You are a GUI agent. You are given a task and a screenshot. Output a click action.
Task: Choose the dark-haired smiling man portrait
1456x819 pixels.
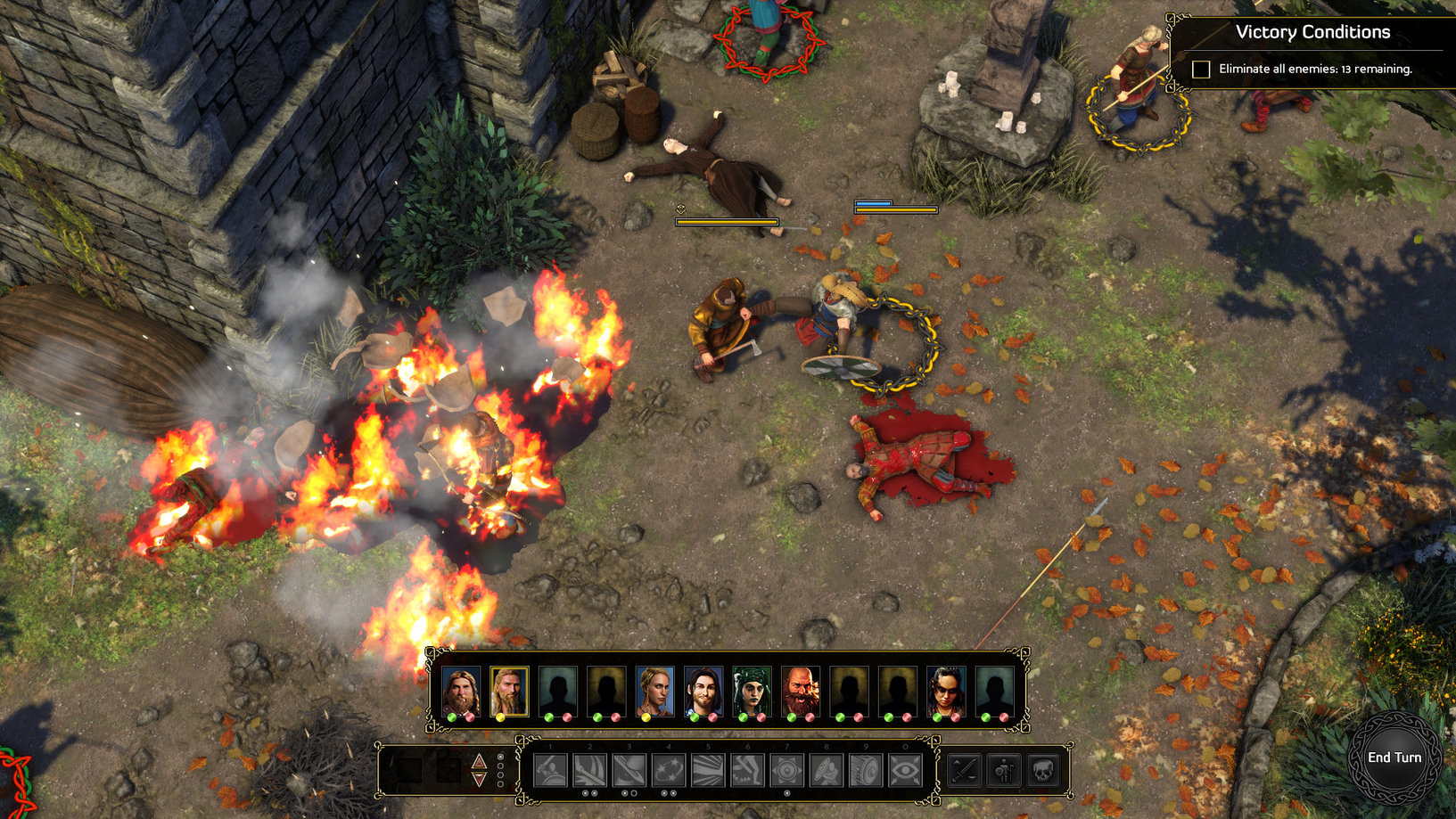703,691
